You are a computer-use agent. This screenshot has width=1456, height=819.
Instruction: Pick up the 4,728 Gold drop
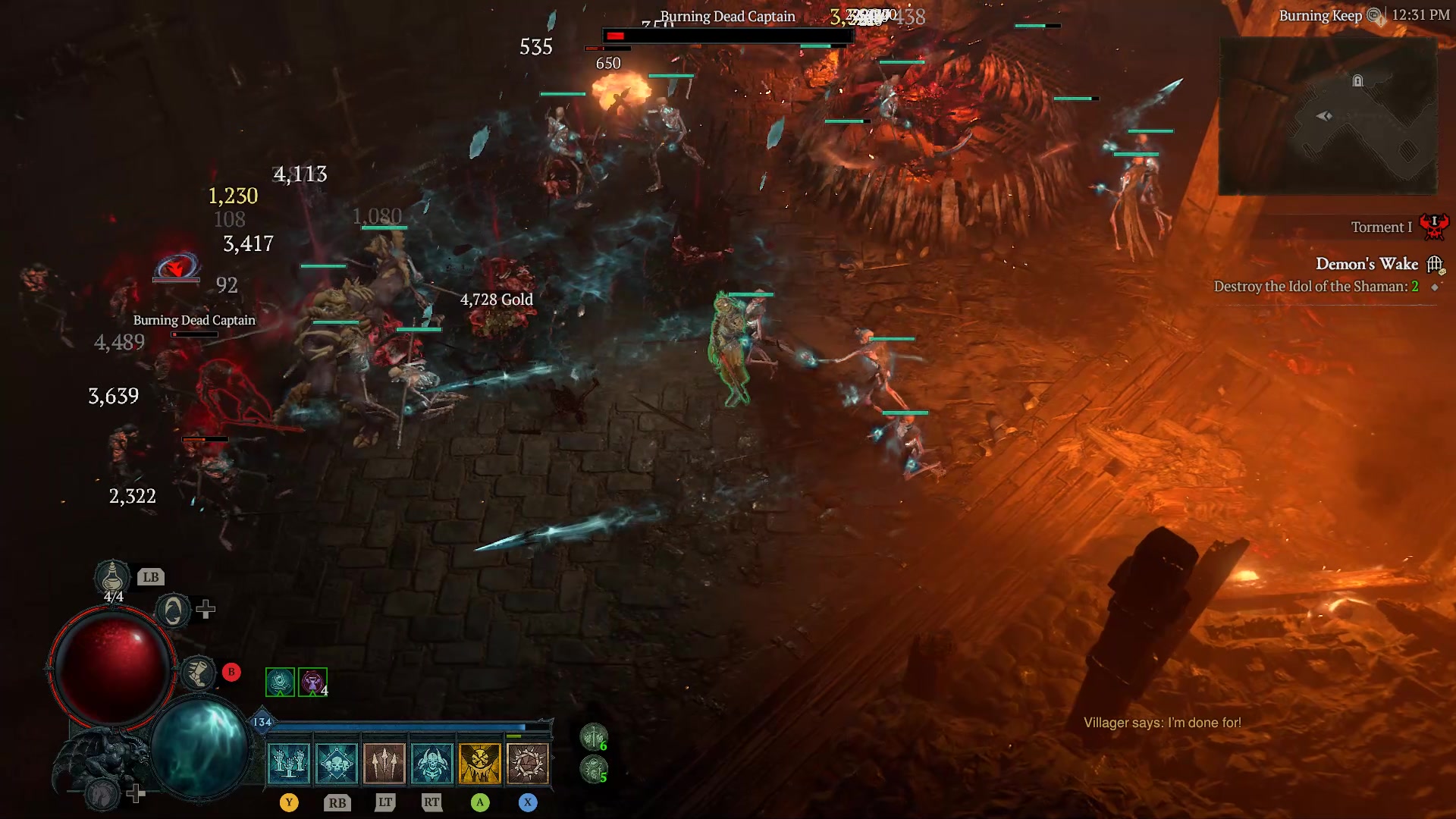tap(497, 300)
